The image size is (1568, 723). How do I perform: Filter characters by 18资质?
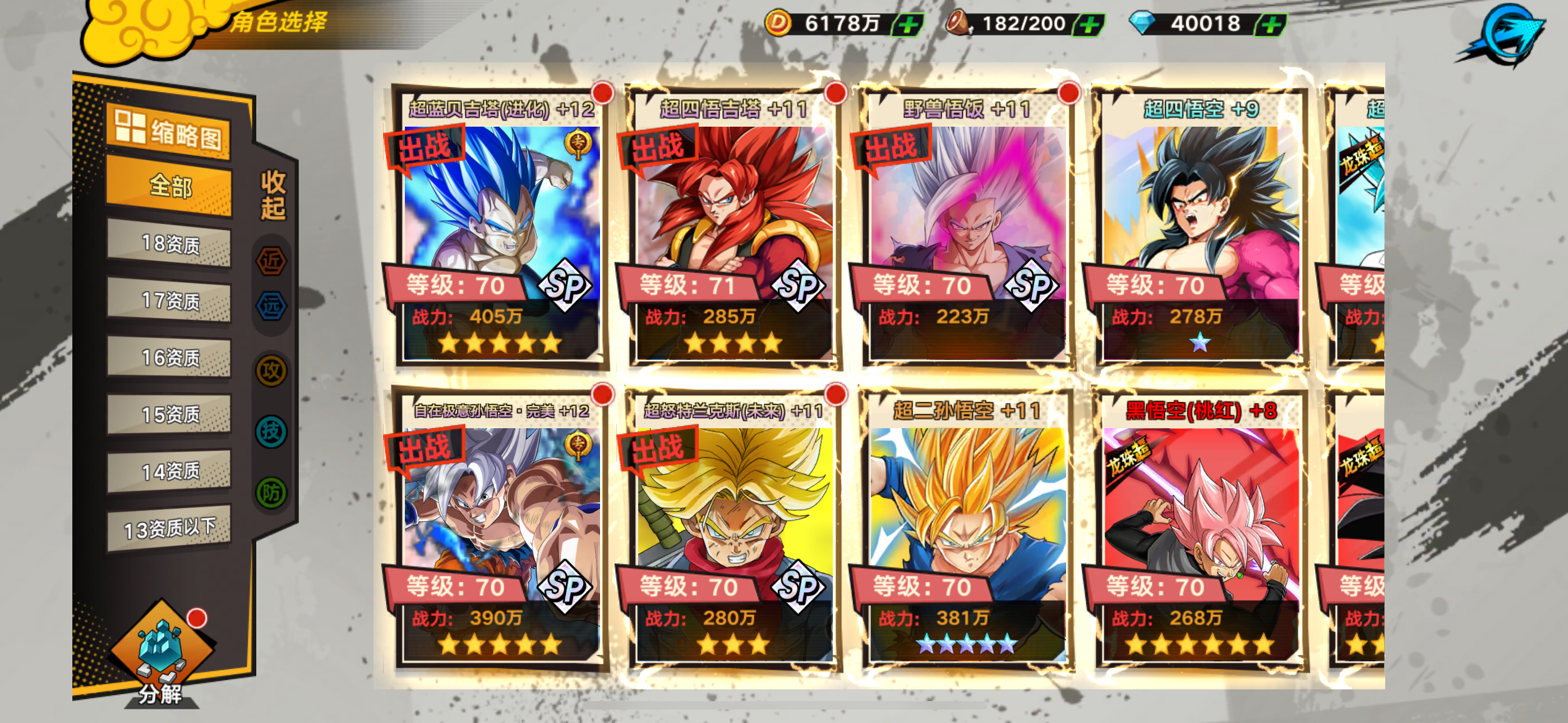tap(169, 245)
